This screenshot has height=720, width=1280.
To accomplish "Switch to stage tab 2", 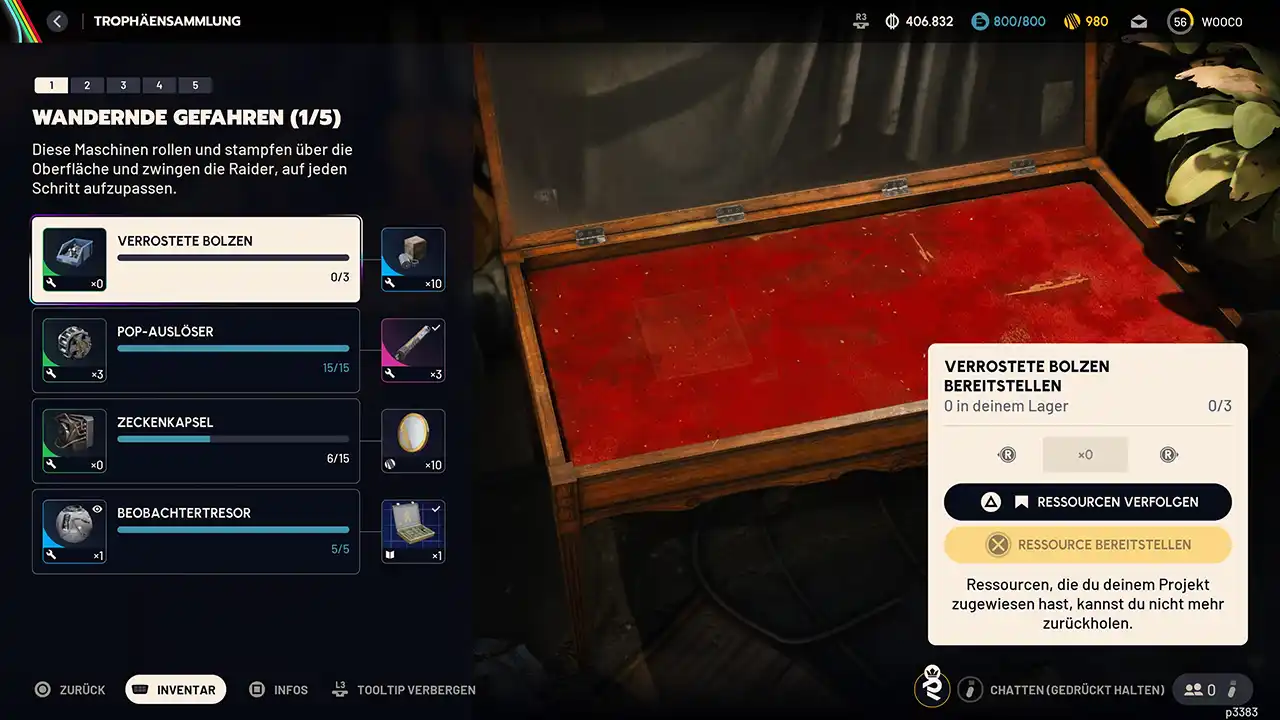I will coord(87,86).
